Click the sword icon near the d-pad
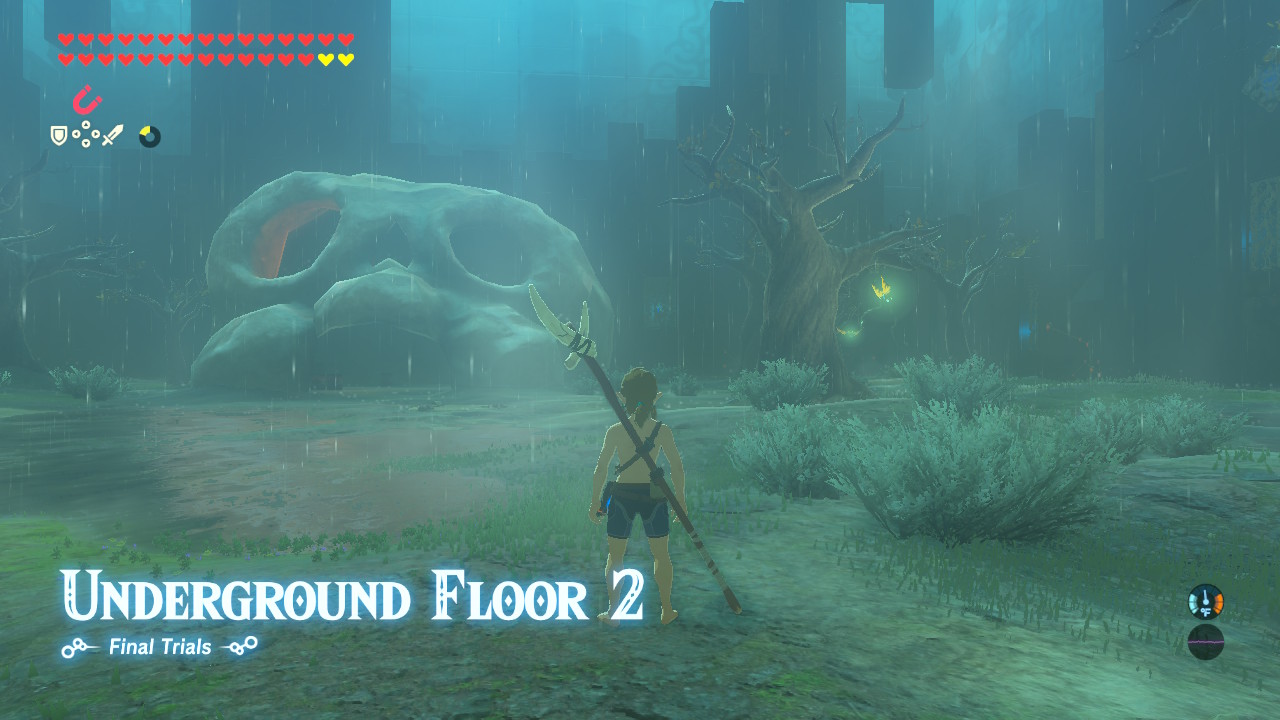This screenshot has height=720, width=1280. point(113,134)
